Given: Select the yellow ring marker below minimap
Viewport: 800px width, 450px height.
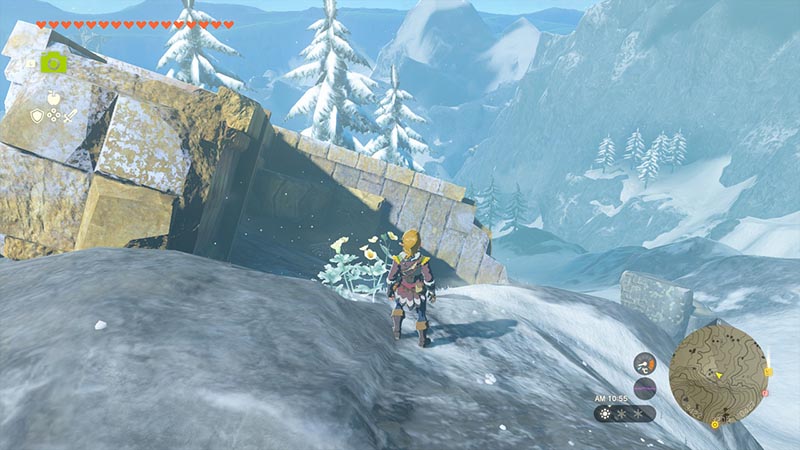Looking at the screenshot, I should 715,424.
